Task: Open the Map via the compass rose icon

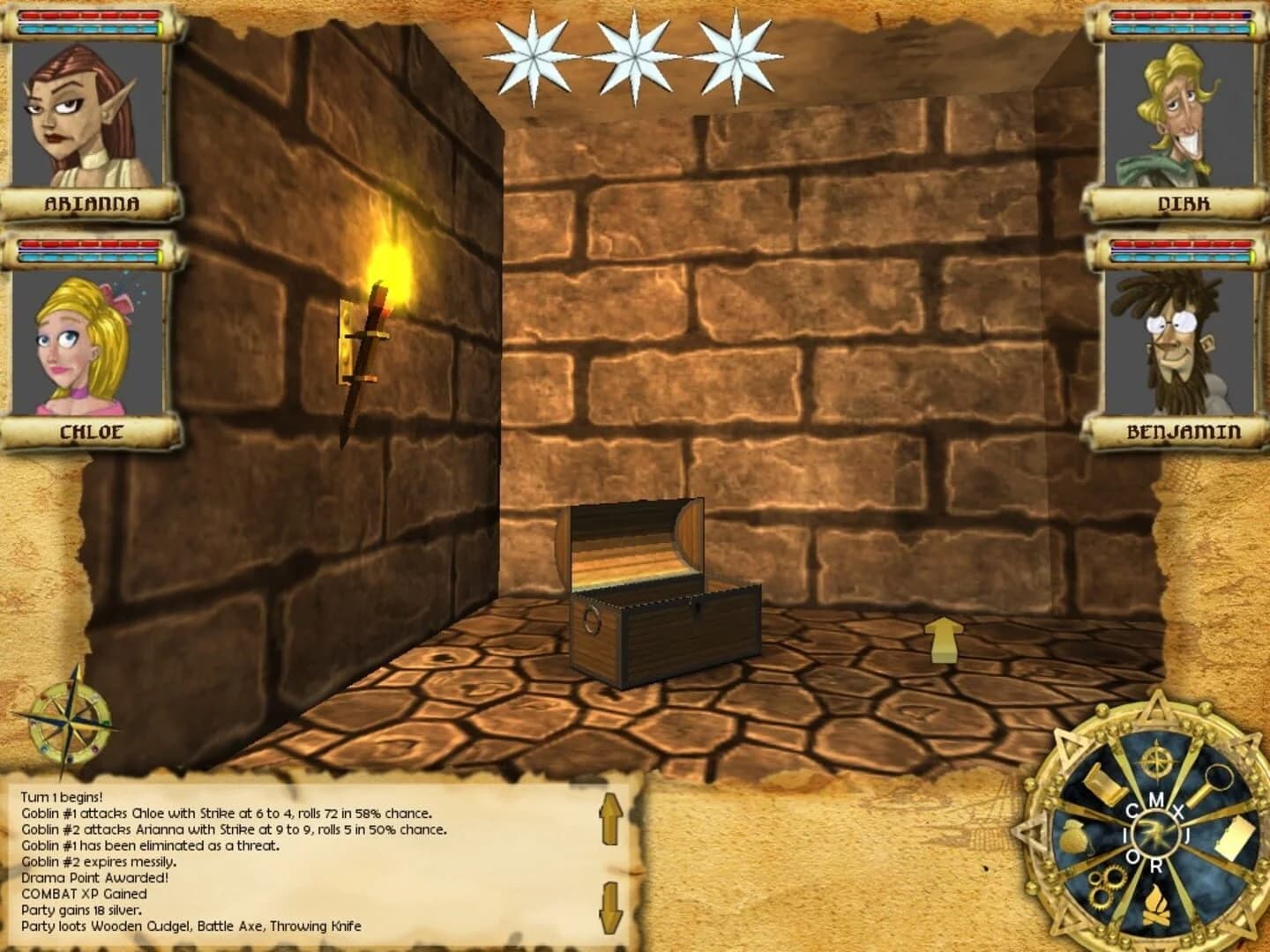Action: pyautogui.click(x=1155, y=761)
